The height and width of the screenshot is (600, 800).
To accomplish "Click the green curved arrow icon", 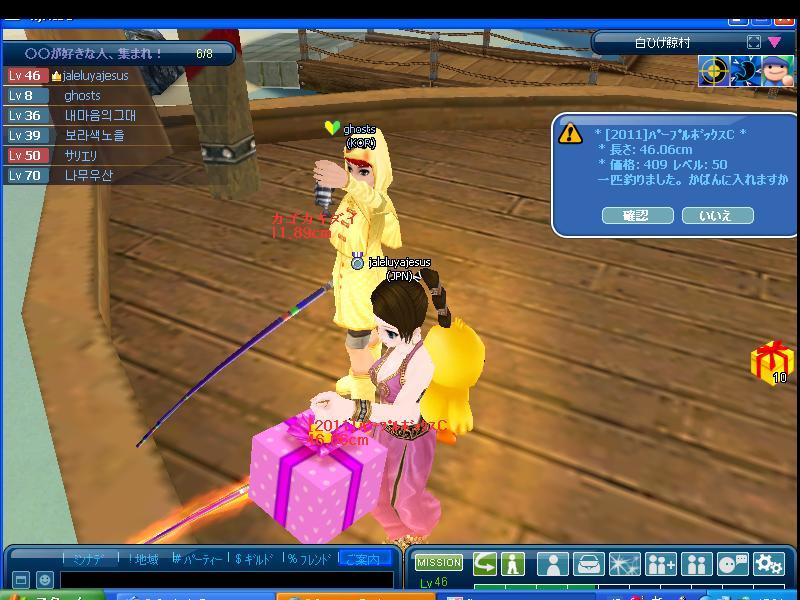I will 485,563.
